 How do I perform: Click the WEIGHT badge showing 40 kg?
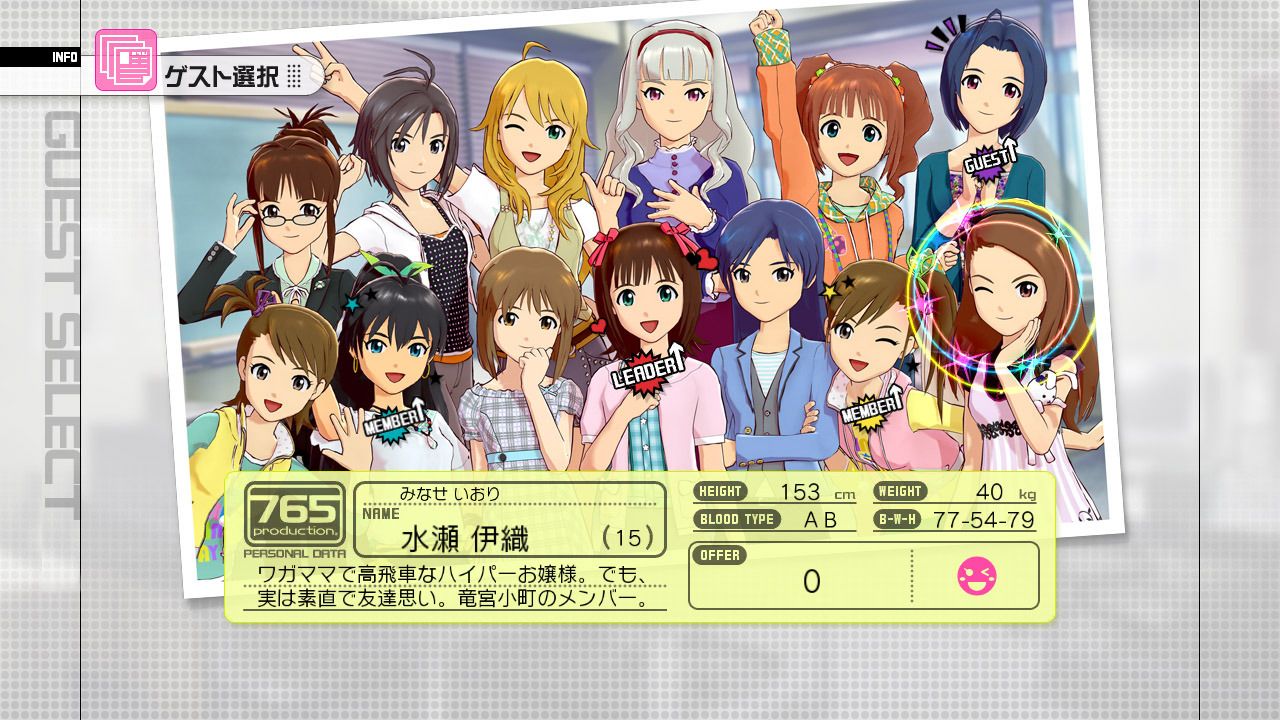(899, 492)
